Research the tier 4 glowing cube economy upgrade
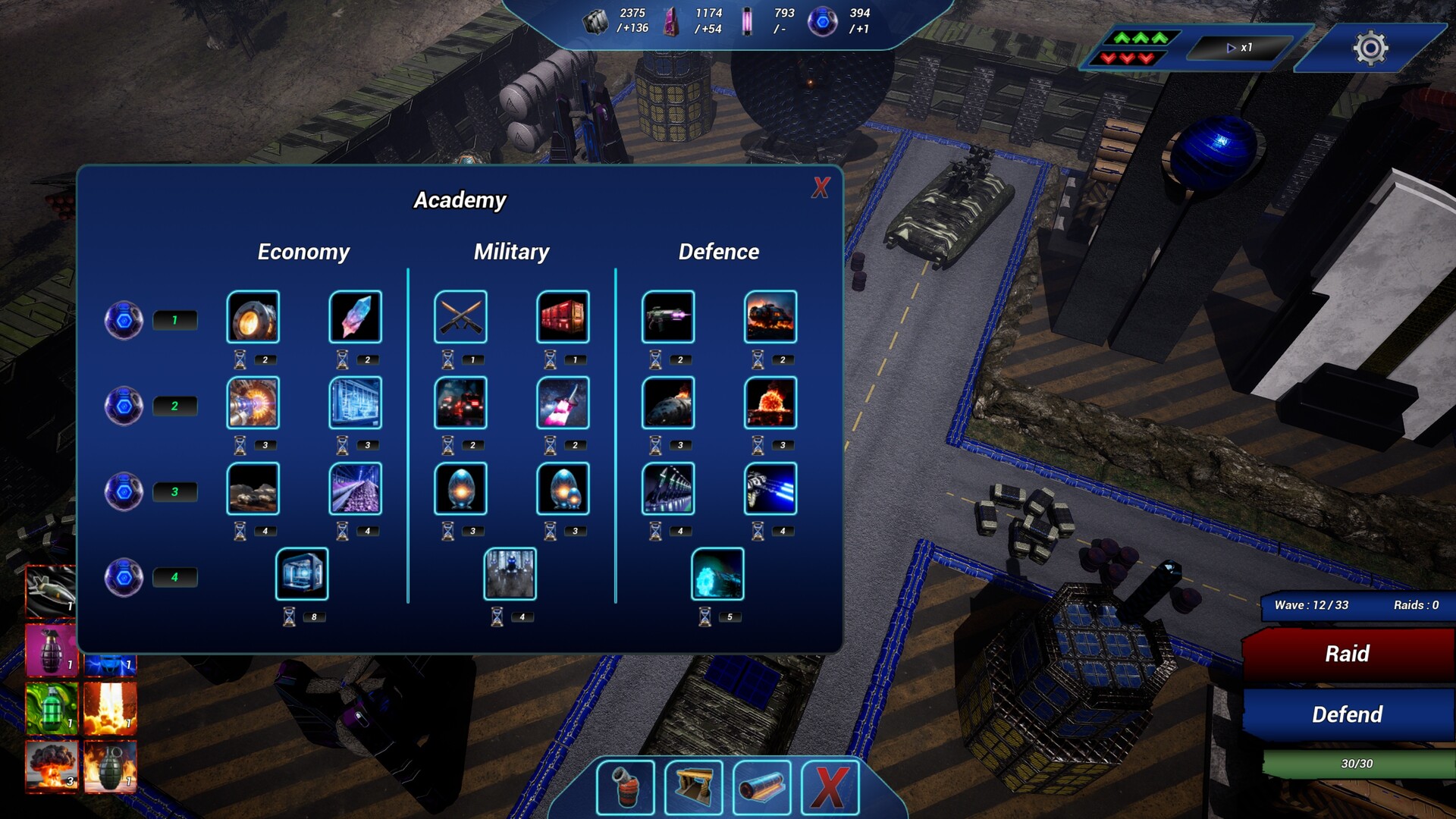The height and width of the screenshot is (819, 1456). (x=302, y=575)
